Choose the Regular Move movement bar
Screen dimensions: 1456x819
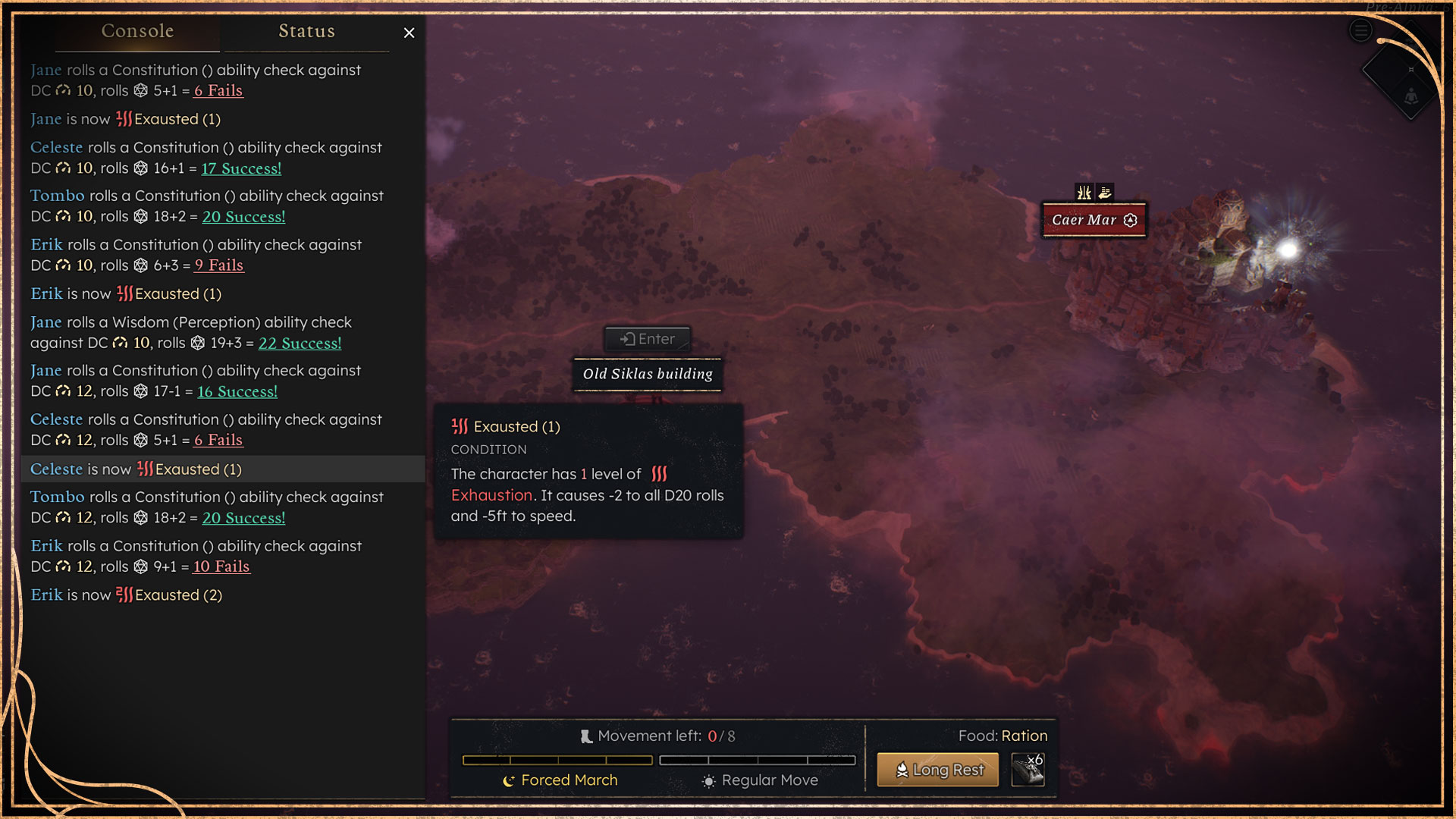[x=758, y=760]
